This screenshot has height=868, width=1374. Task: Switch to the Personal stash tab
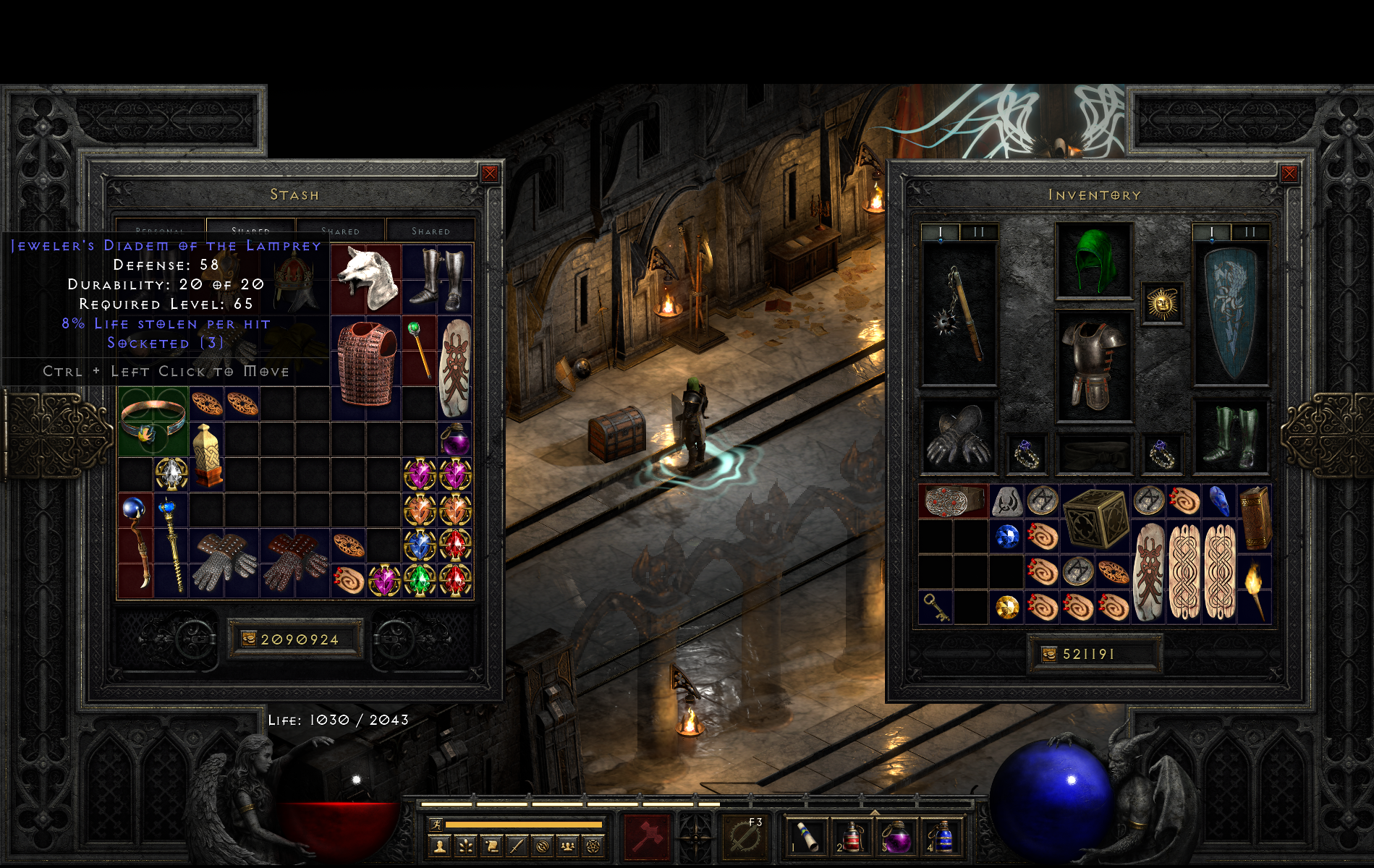click(x=161, y=229)
